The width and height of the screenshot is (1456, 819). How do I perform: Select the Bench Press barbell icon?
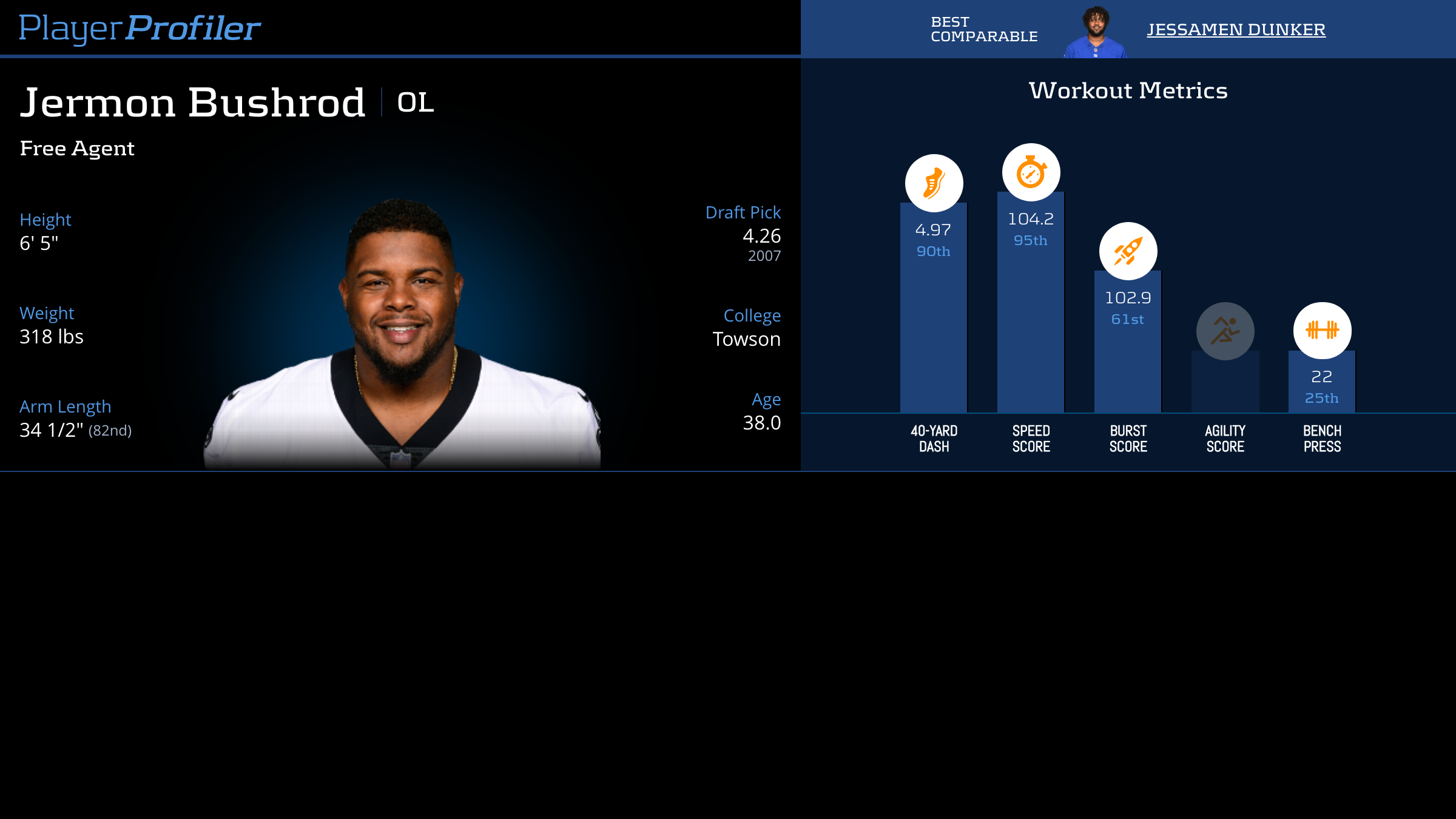1322,331
